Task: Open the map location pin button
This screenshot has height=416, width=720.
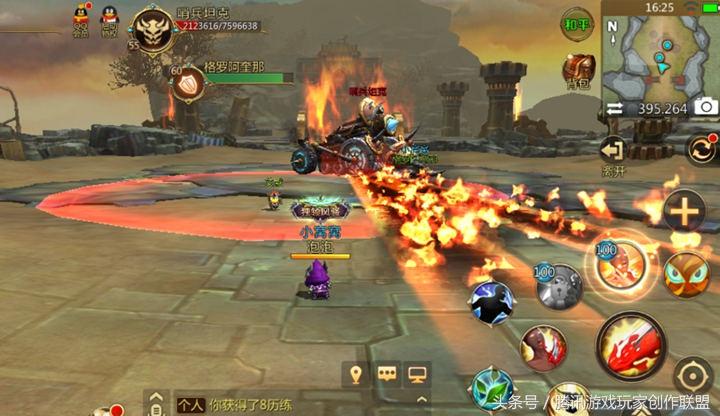Action: tap(354, 374)
